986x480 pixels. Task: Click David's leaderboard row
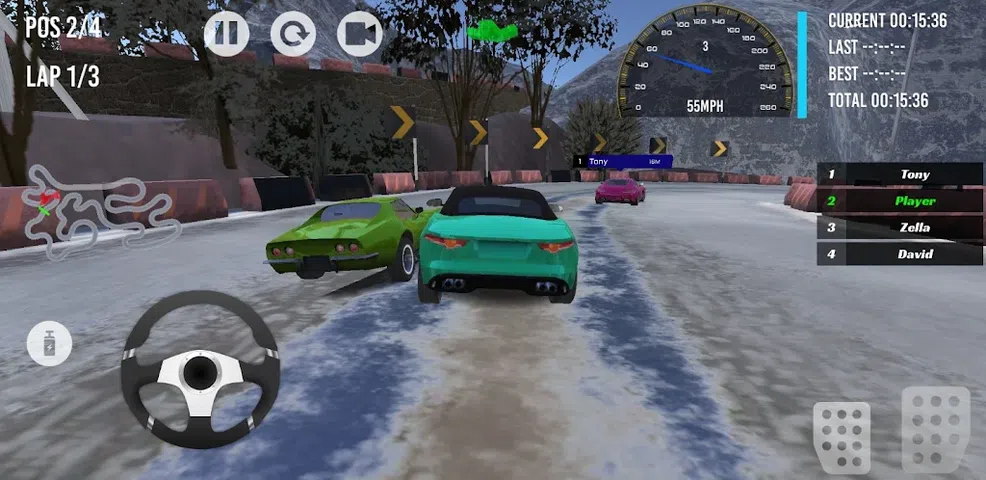900,254
